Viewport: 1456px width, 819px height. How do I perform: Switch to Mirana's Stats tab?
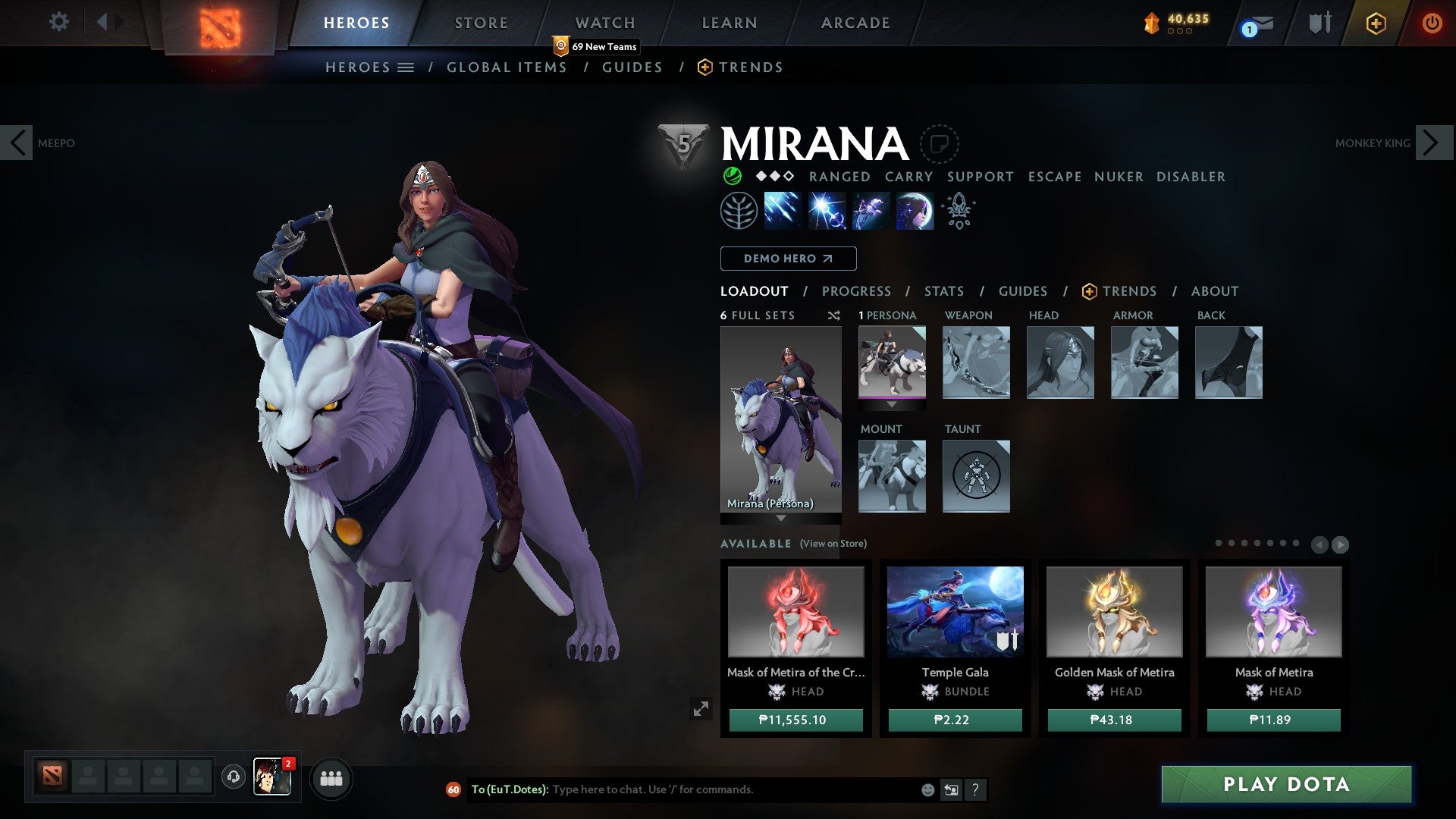click(944, 291)
